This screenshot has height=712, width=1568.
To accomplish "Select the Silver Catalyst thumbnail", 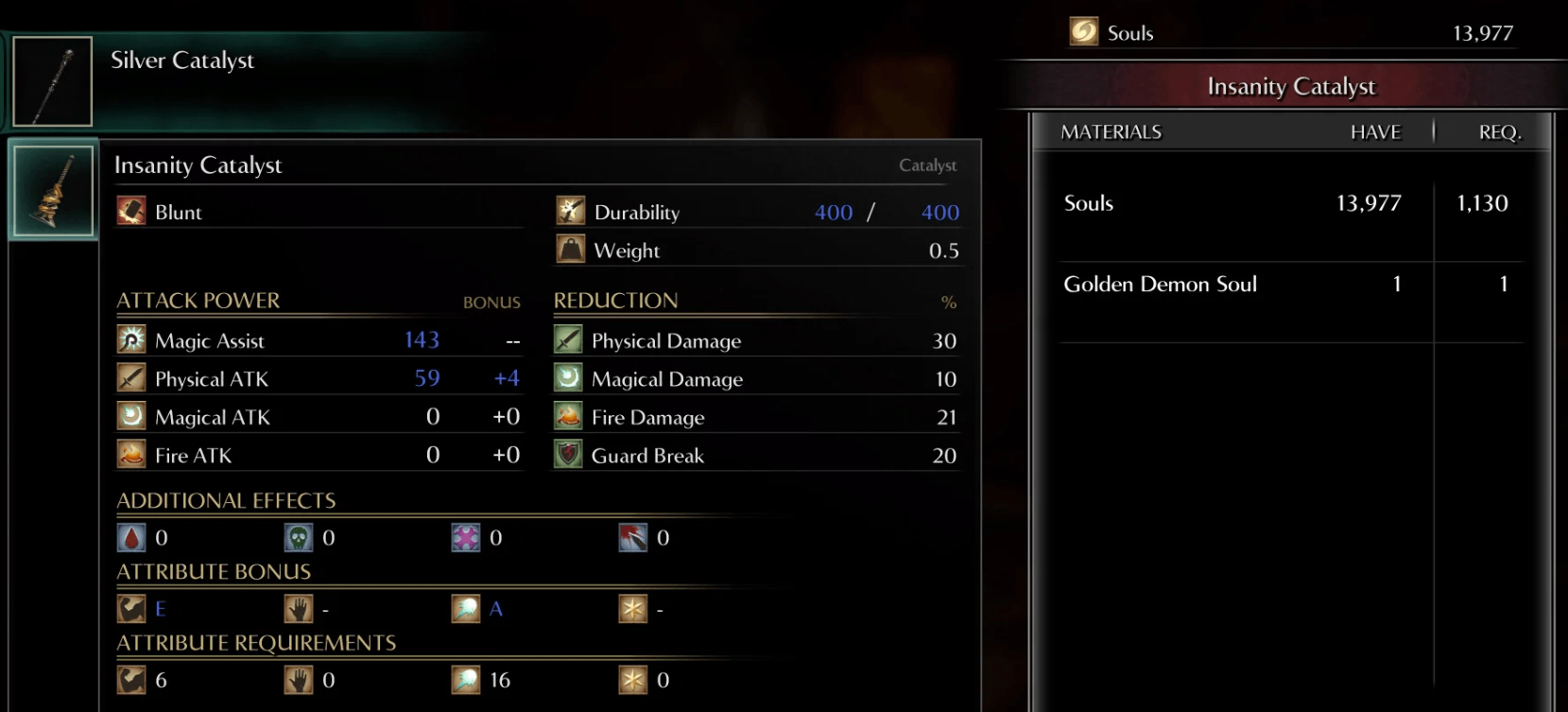I will pos(52,80).
